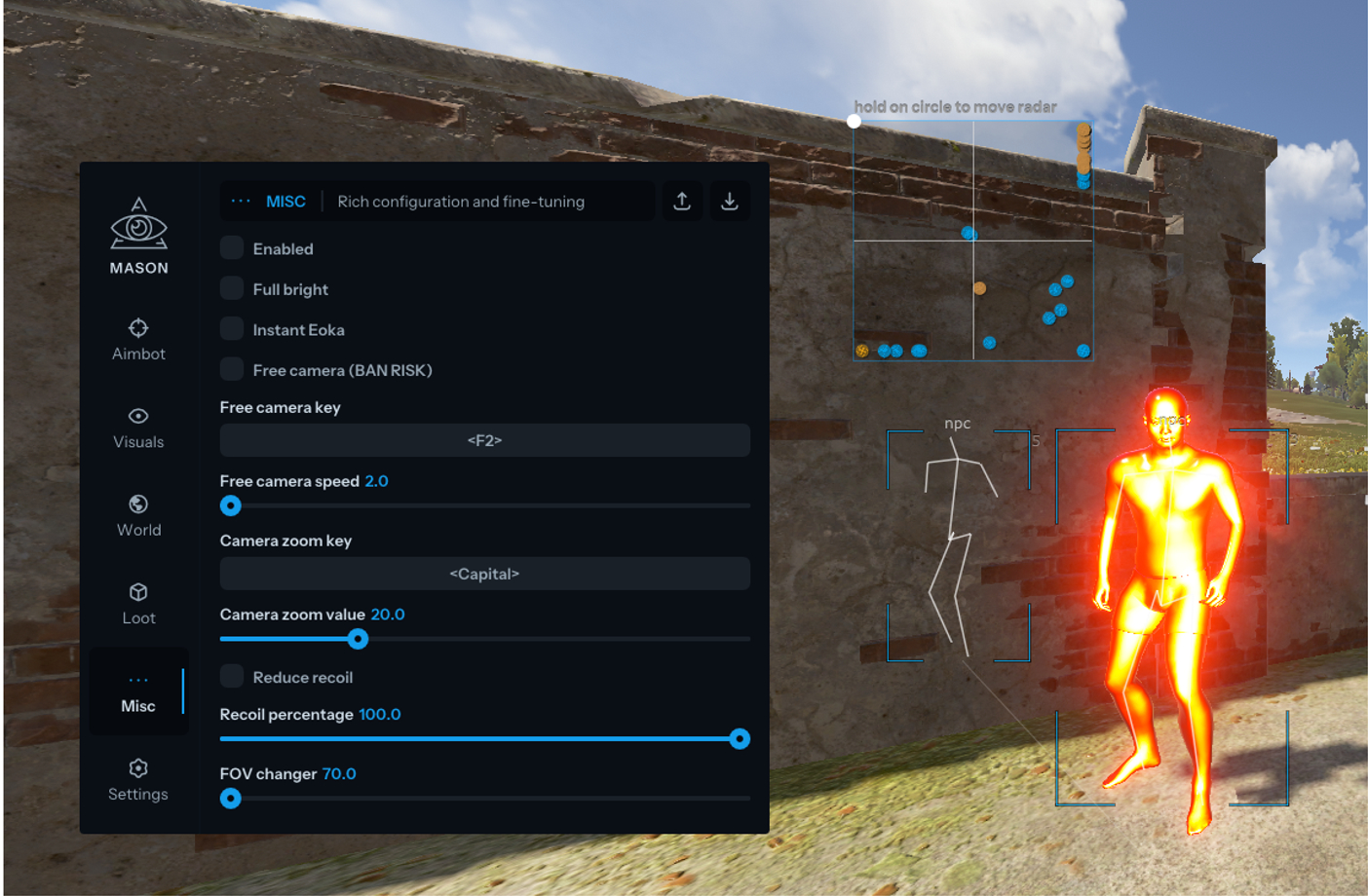Screen dimensions: 1368x896
Task: Click the circle to move the radar
Action: tap(855, 122)
